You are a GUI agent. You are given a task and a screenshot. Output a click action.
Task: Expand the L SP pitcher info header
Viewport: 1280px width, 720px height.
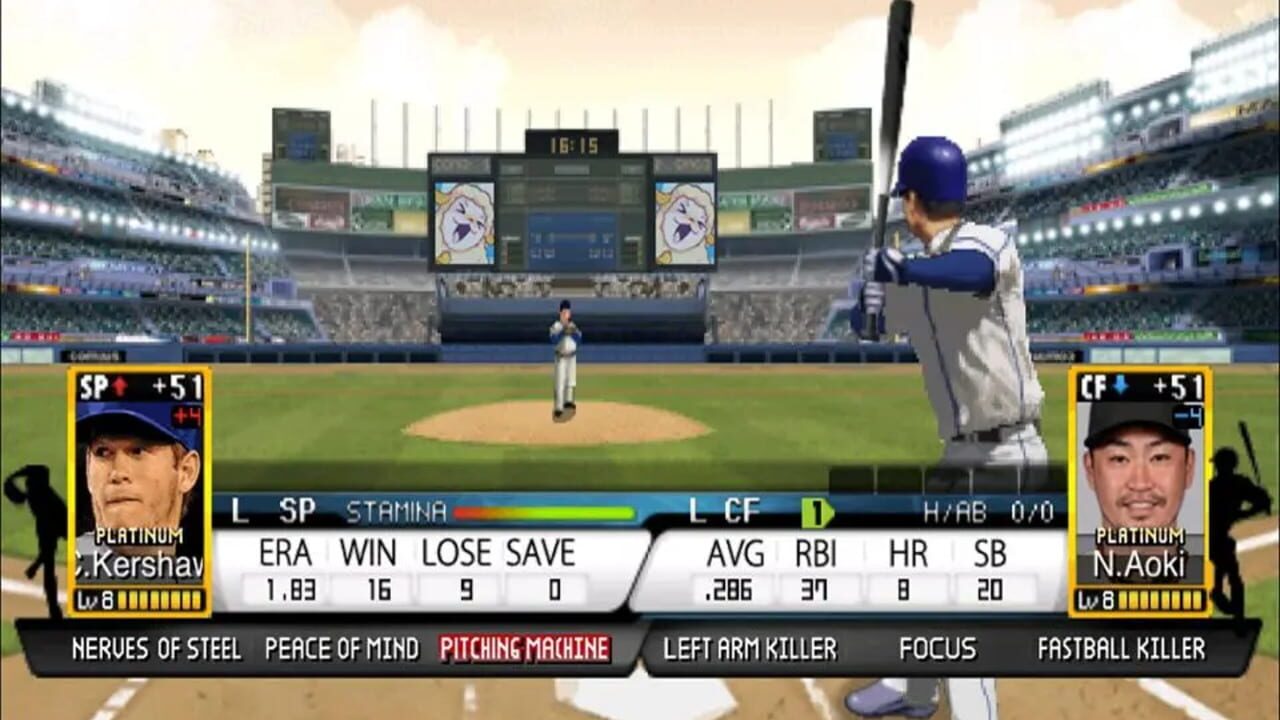click(x=271, y=510)
